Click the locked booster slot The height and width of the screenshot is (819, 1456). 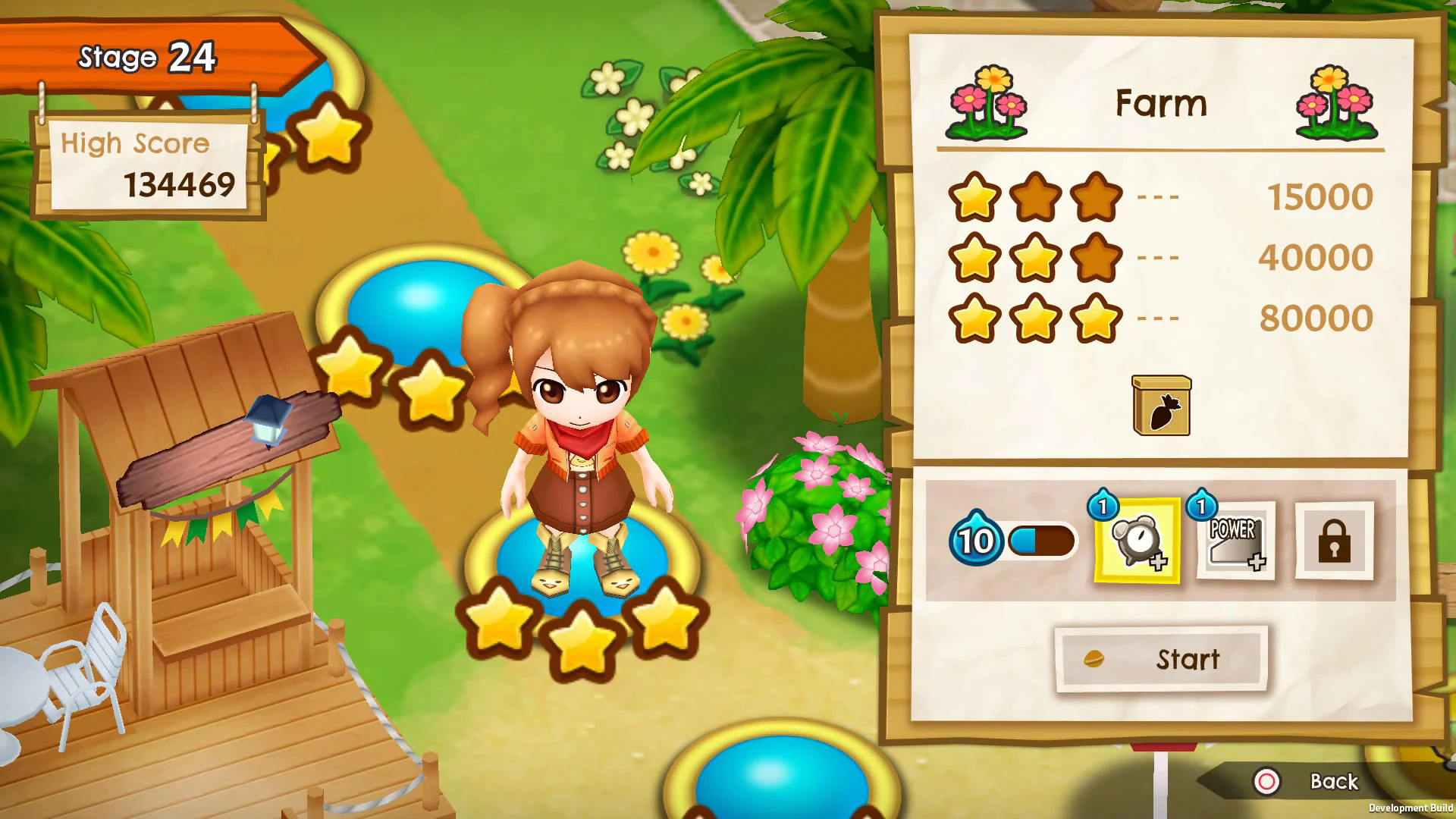[1335, 540]
